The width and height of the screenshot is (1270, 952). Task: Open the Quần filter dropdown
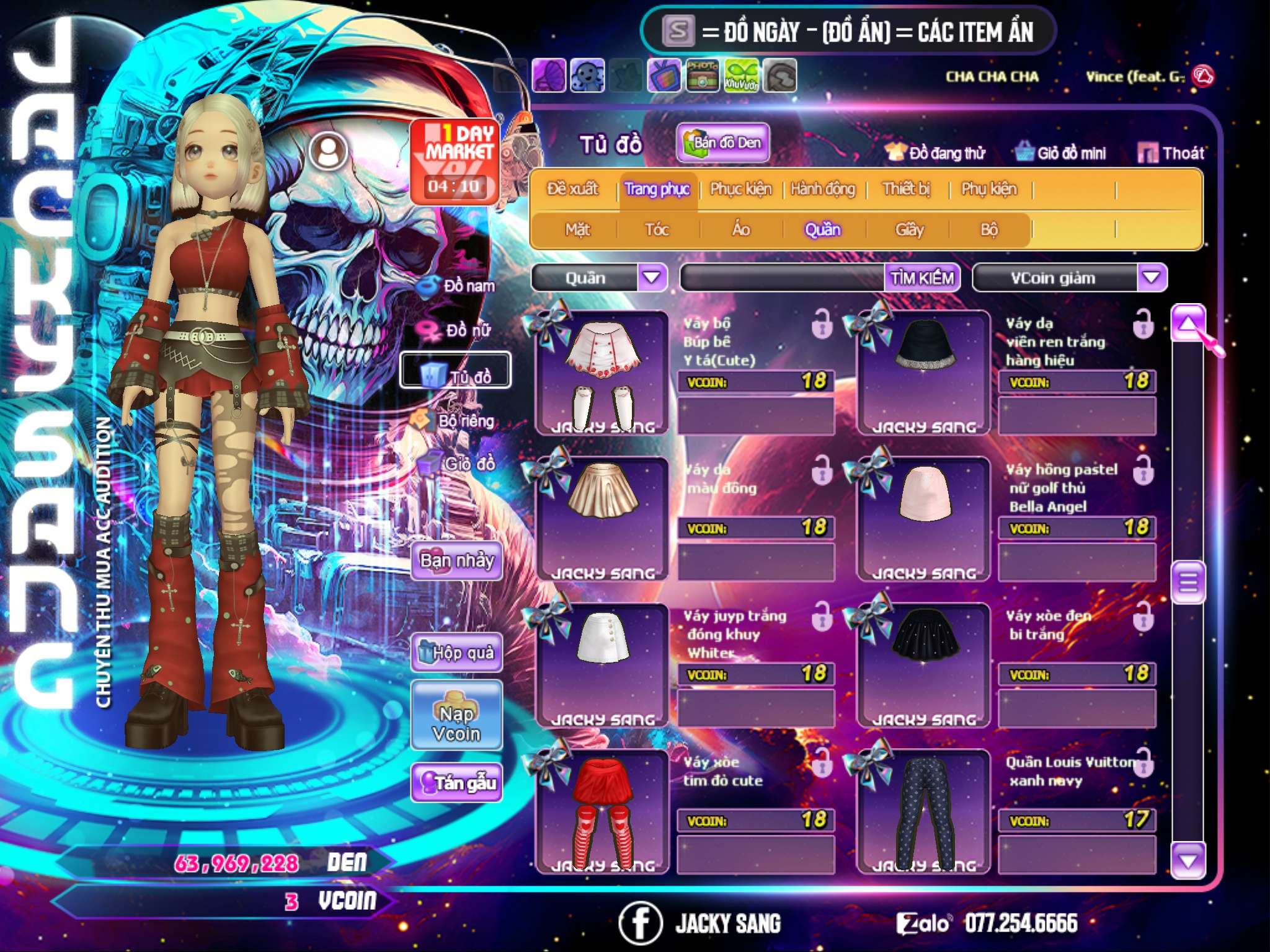652,277
